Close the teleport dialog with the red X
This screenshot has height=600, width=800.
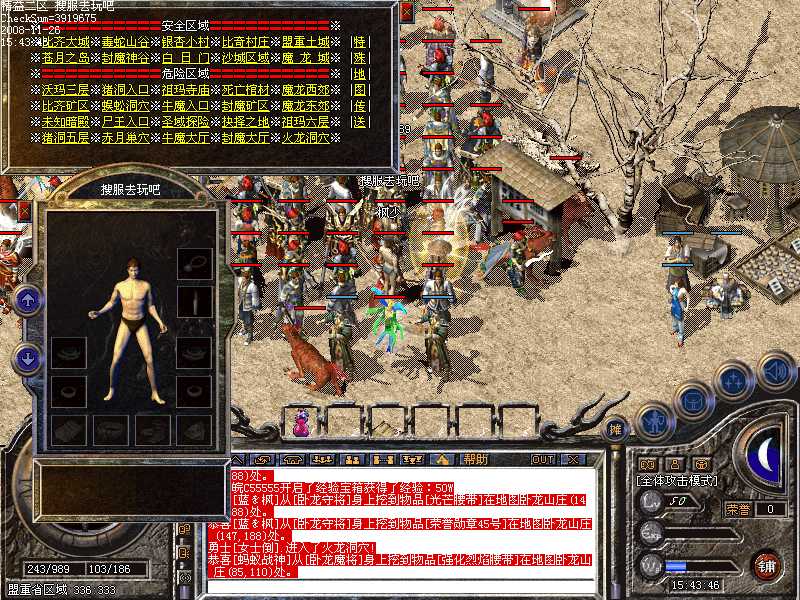[x=407, y=12]
